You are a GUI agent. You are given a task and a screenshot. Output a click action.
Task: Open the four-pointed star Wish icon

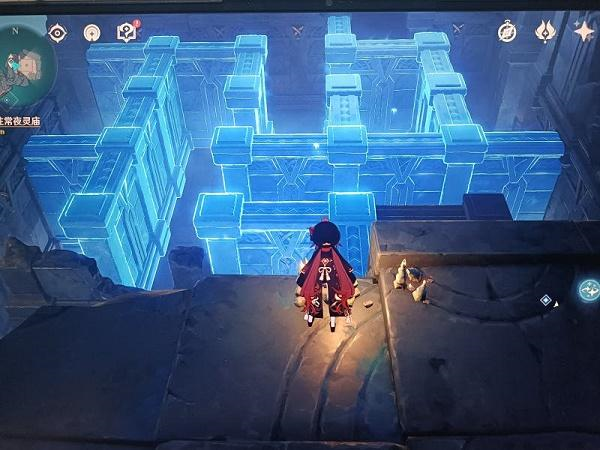click(583, 32)
